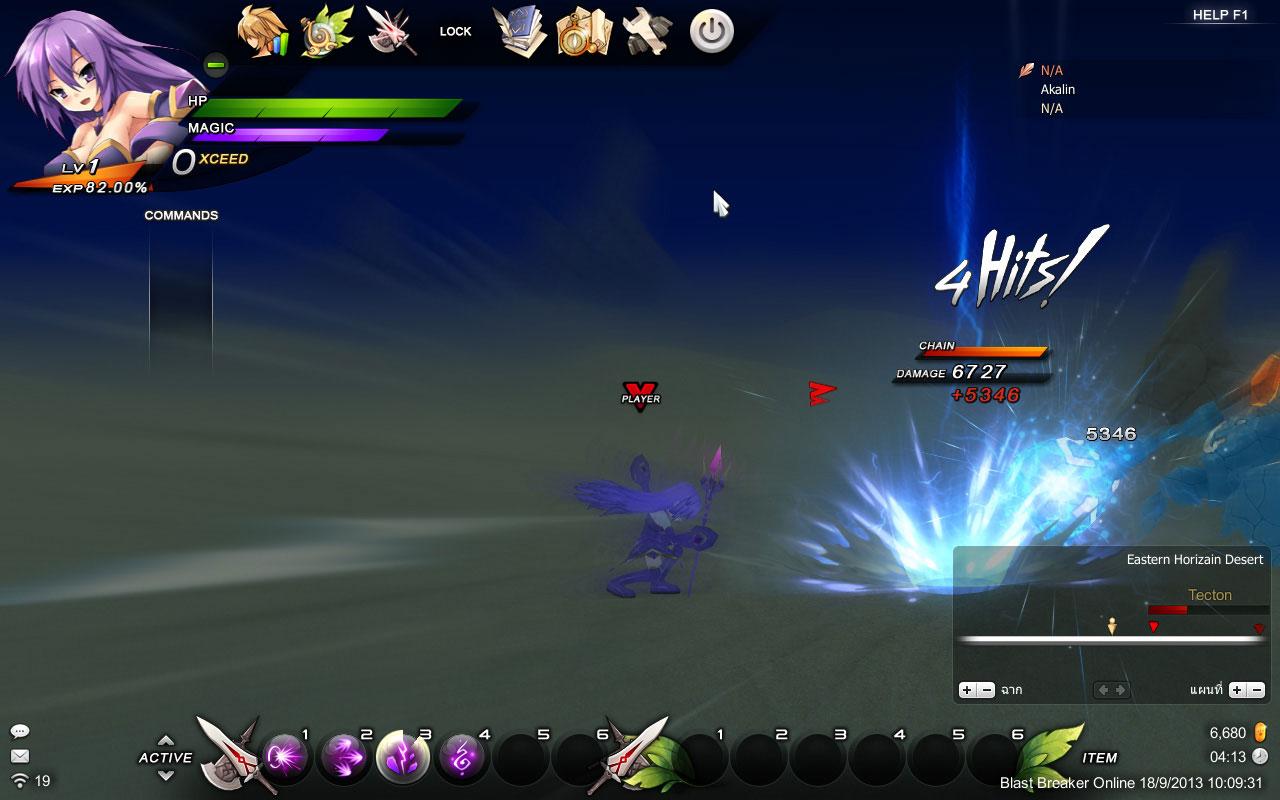This screenshot has width=1280, height=800.
Task: Open the settings wrench icon
Action: point(645,29)
